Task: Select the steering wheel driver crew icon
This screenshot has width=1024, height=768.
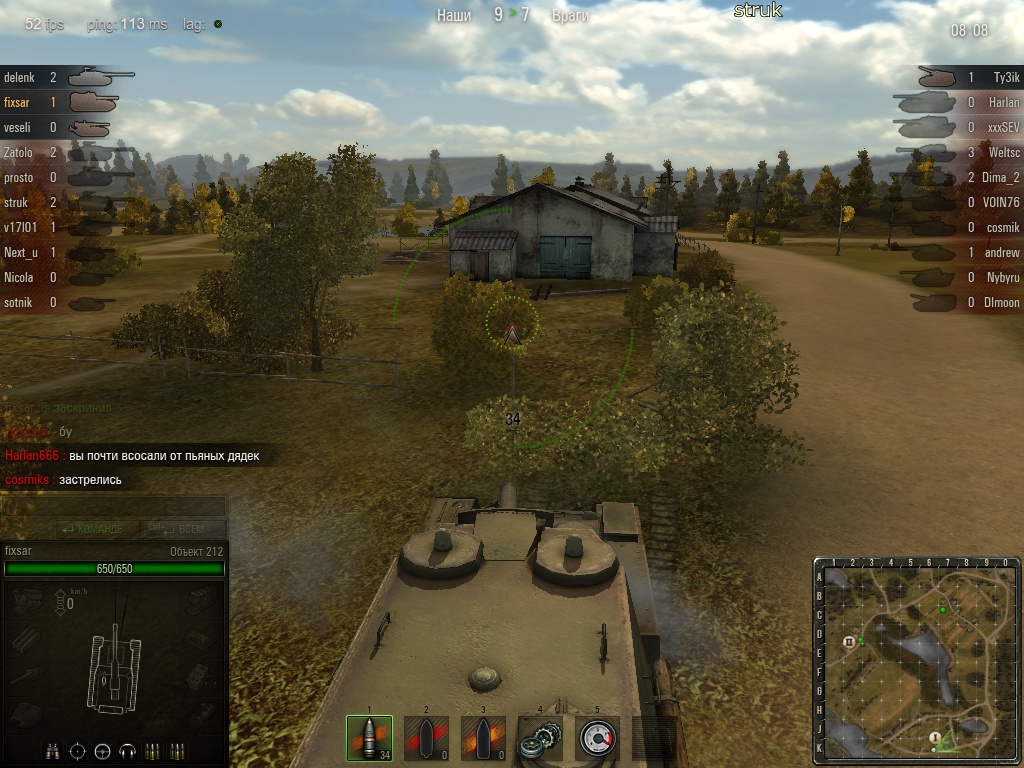Action: pyautogui.click(x=102, y=750)
